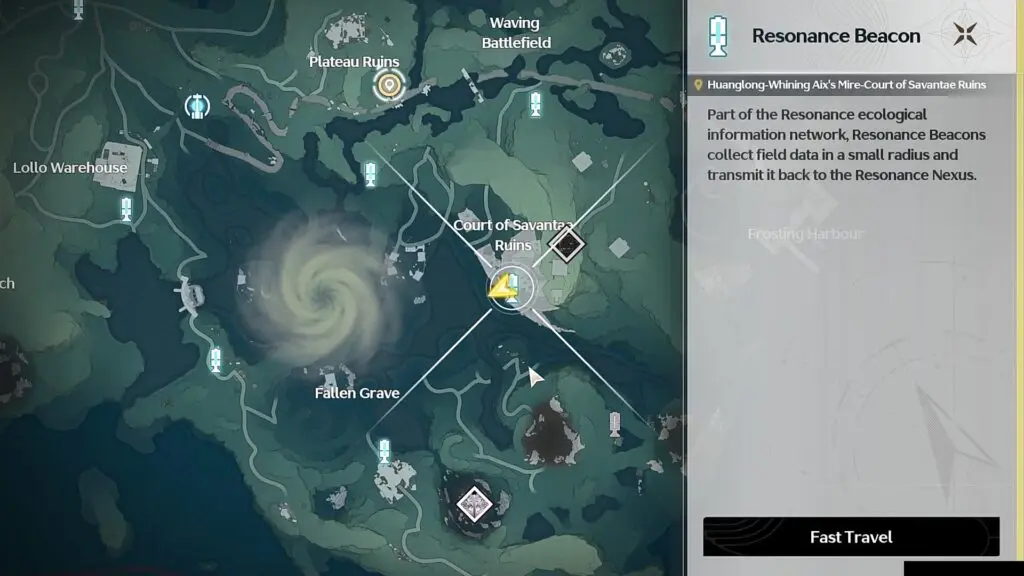This screenshot has height=576, width=1024.
Task: Select the round blue marker west of Plateau Ruins
Action: point(197,104)
